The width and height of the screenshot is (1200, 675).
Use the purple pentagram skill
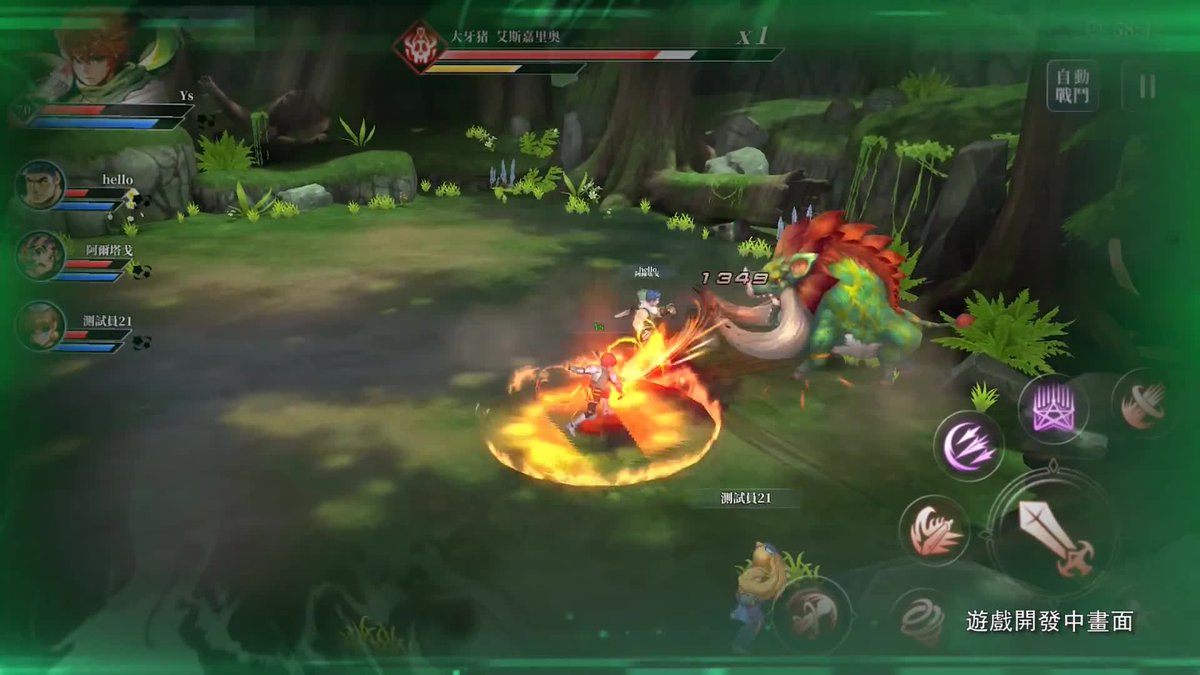(1053, 410)
